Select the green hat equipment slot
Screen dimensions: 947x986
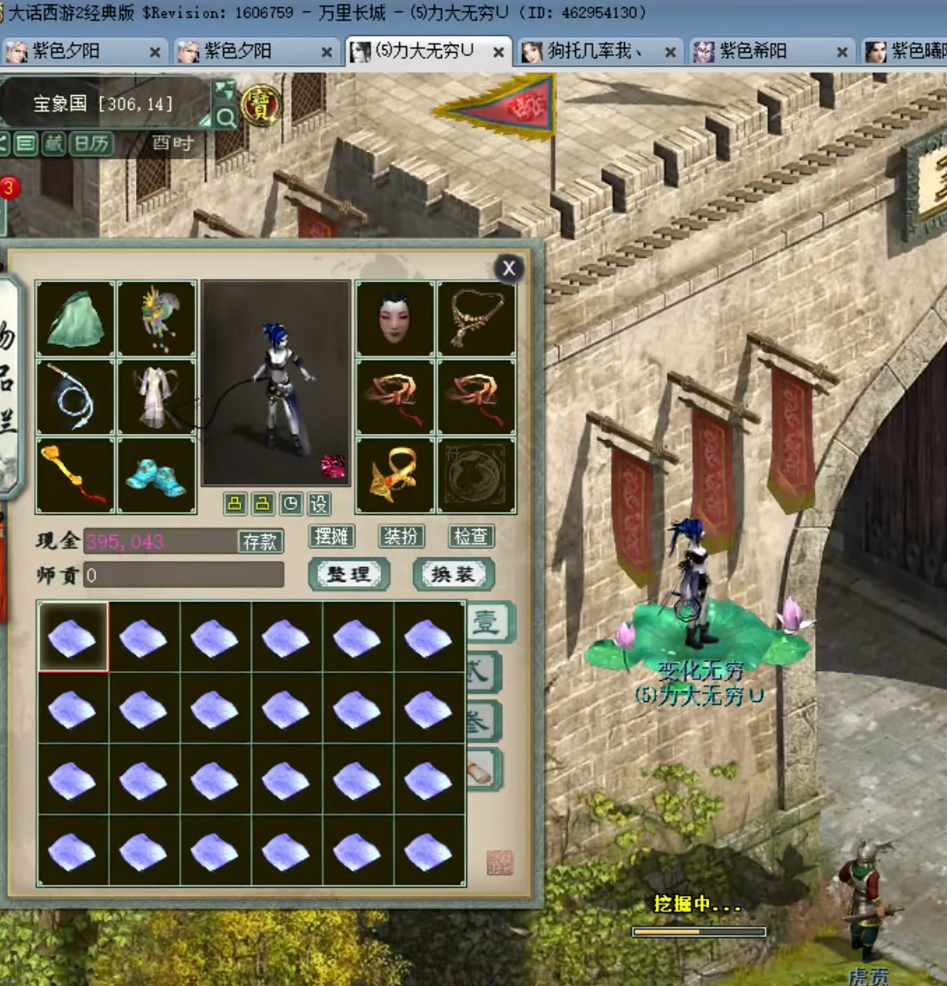pyautogui.click(x=75, y=319)
